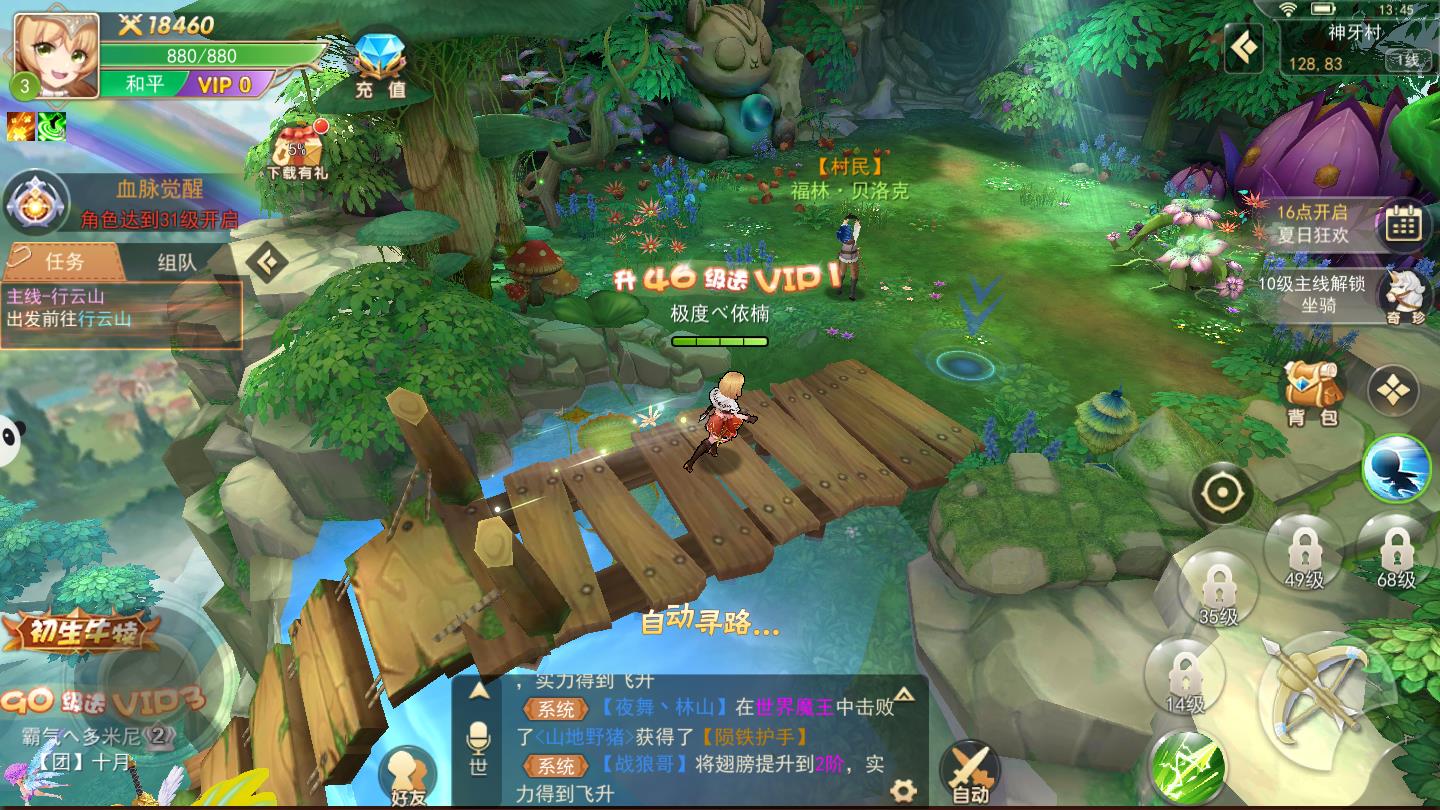The width and height of the screenshot is (1440, 810).
Task: Tap the player portrait avatar
Action: (x=56, y=55)
